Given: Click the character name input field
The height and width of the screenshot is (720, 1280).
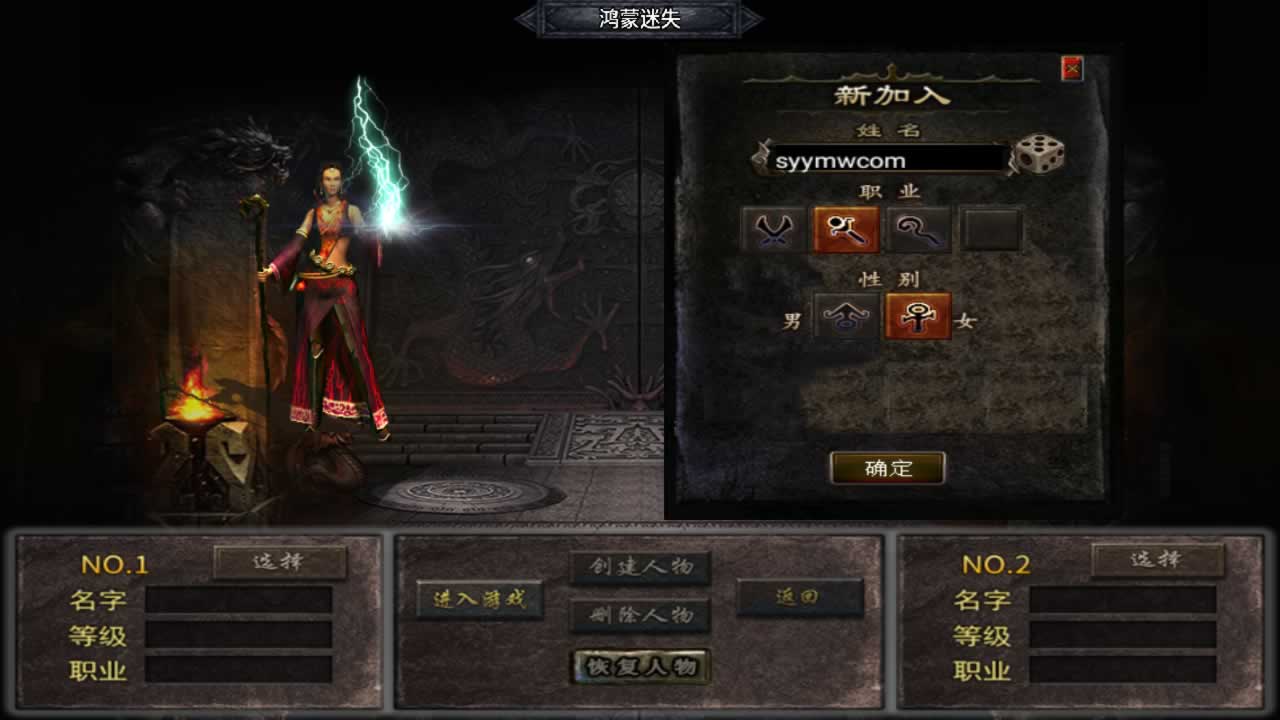Looking at the screenshot, I should point(887,160).
